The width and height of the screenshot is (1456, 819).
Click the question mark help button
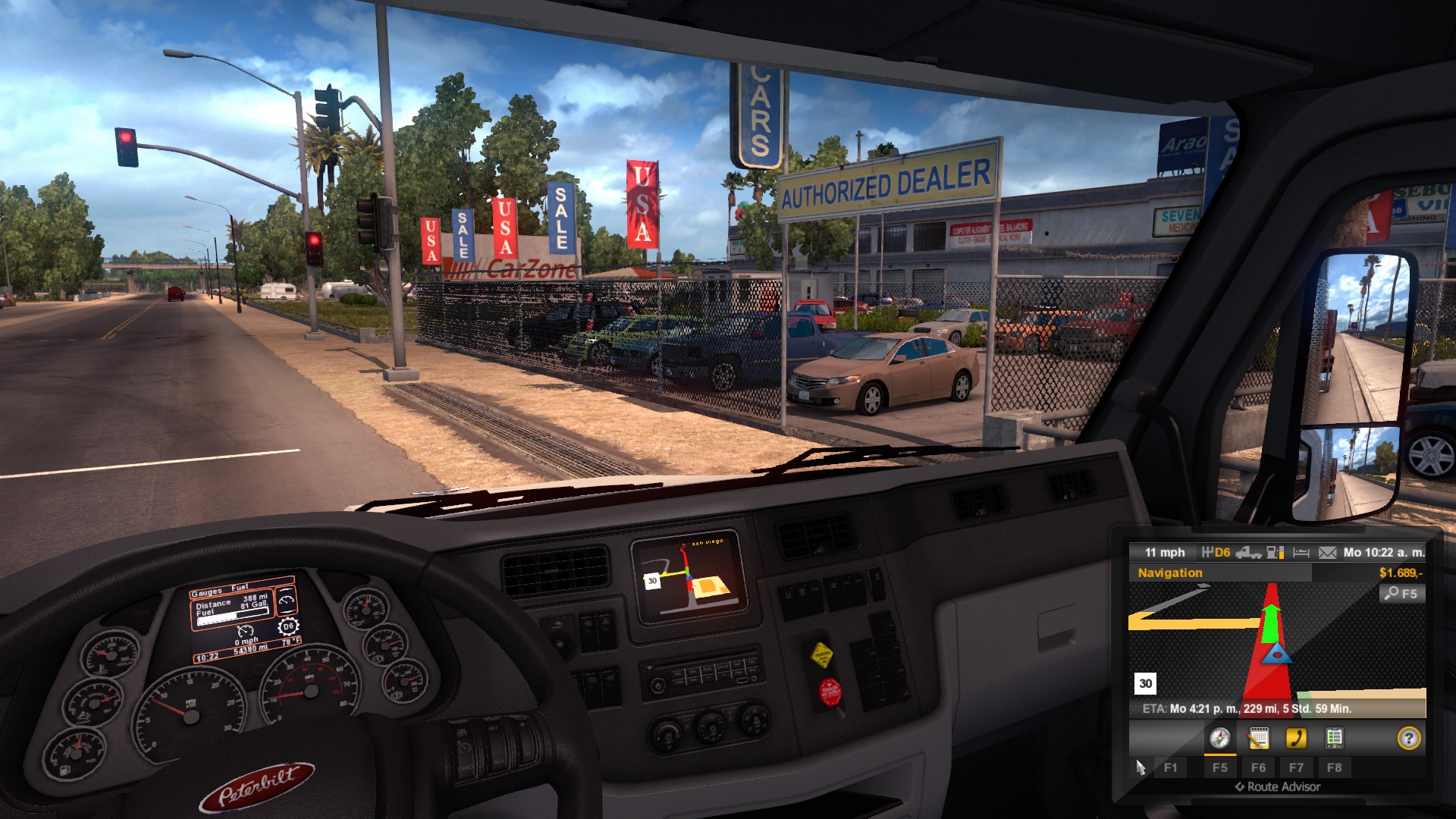1408,738
